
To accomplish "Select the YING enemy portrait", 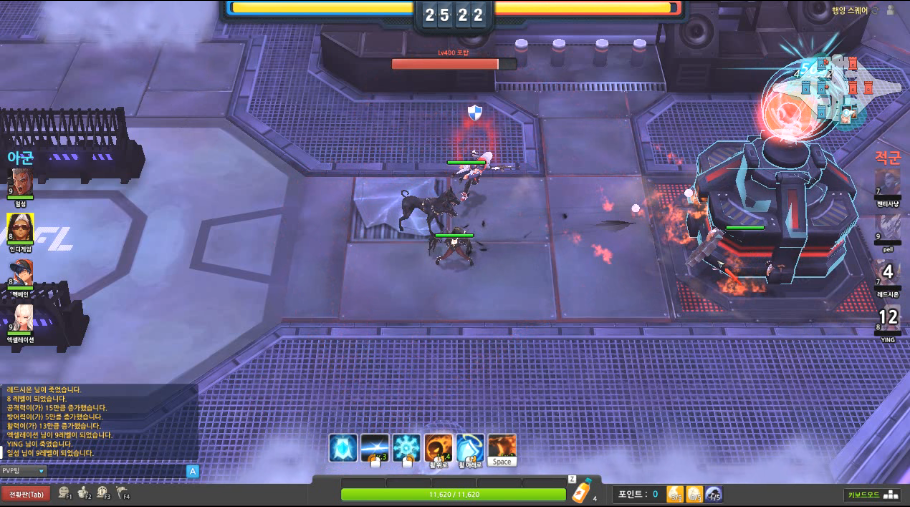I will 888,318.
